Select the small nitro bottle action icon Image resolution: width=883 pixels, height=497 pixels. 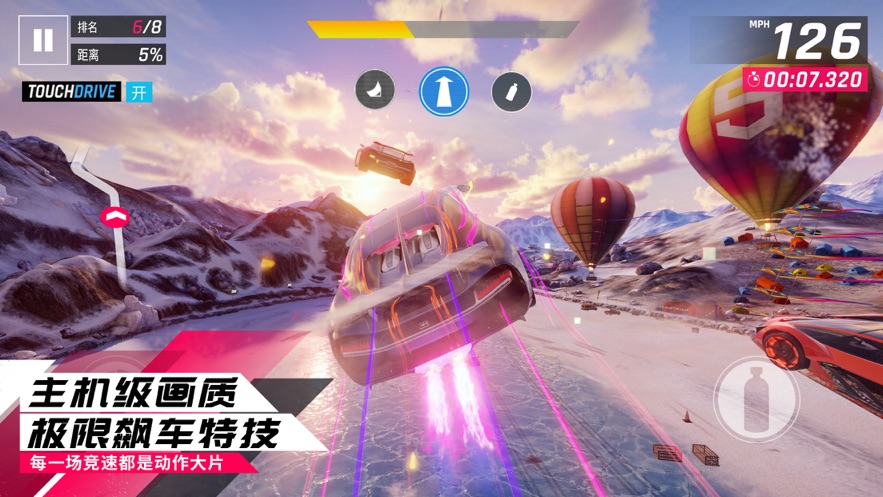coord(511,92)
